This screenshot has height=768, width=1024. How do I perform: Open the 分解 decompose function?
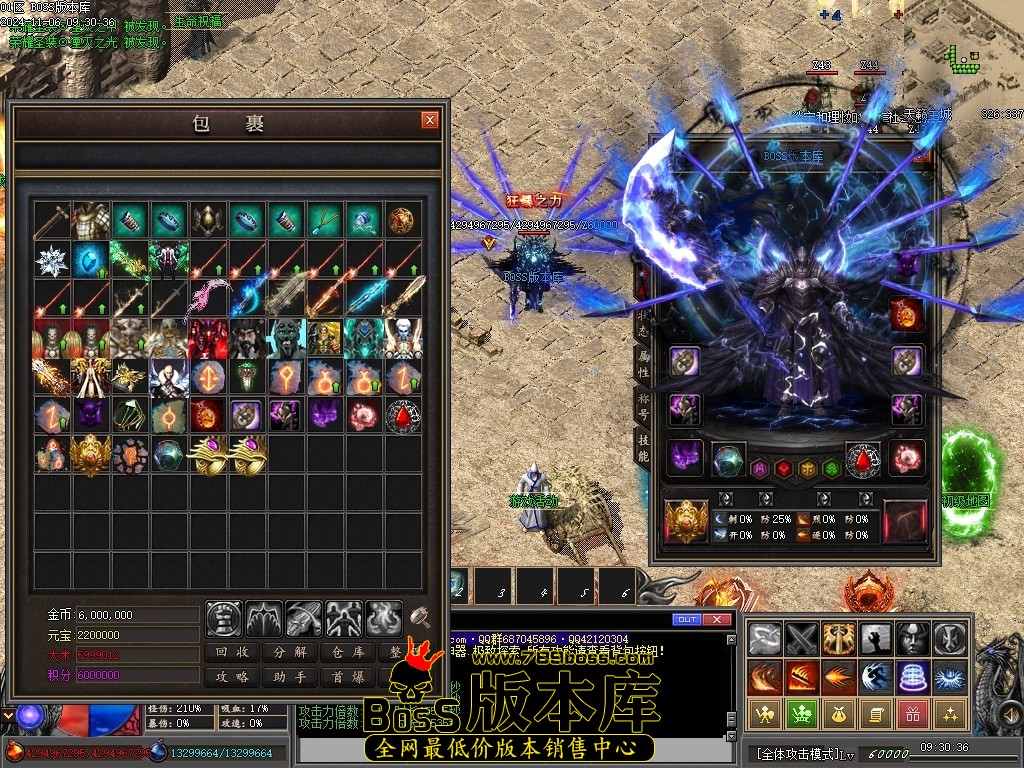(x=289, y=652)
